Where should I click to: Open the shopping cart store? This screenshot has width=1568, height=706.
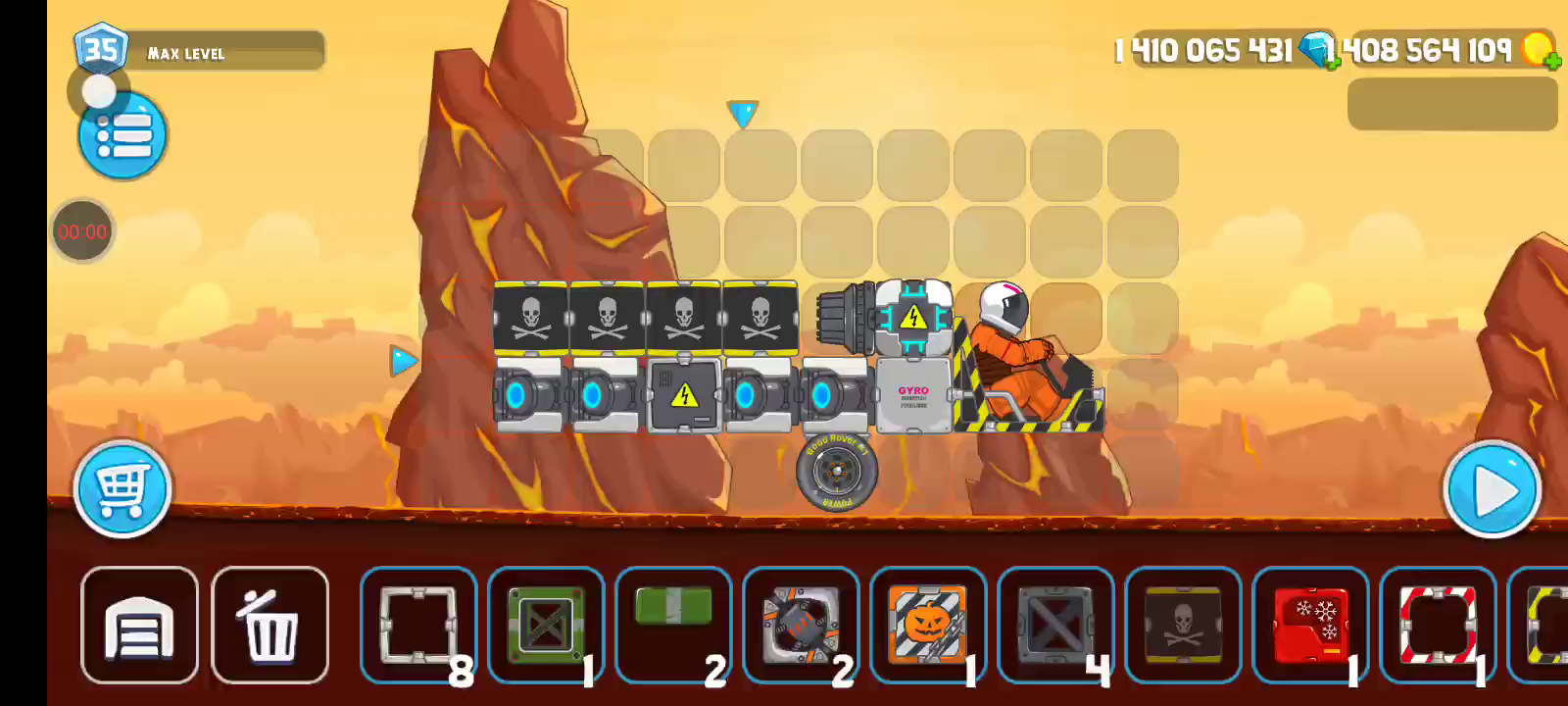tap(122, 488)
